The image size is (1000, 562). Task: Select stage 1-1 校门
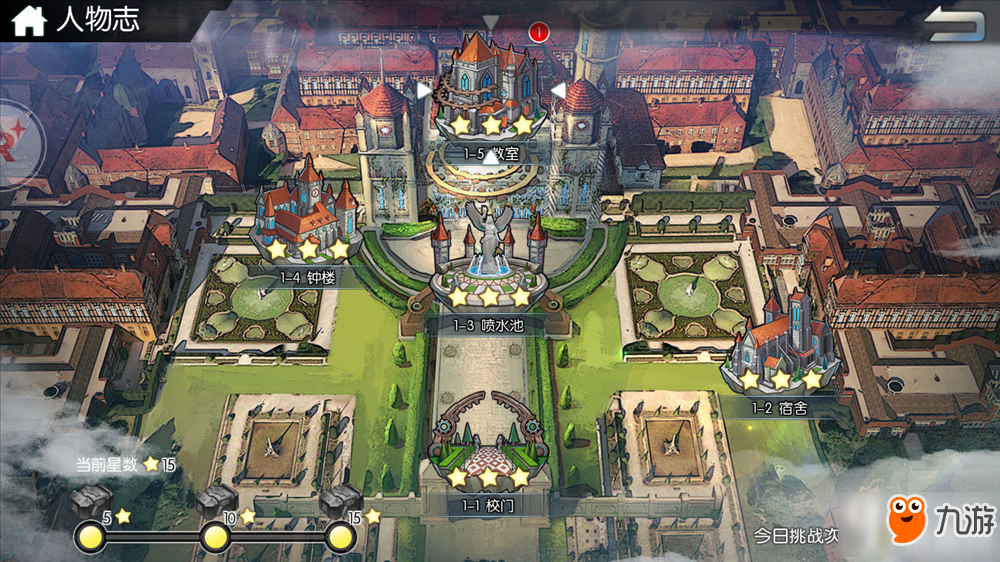[488, 450]
